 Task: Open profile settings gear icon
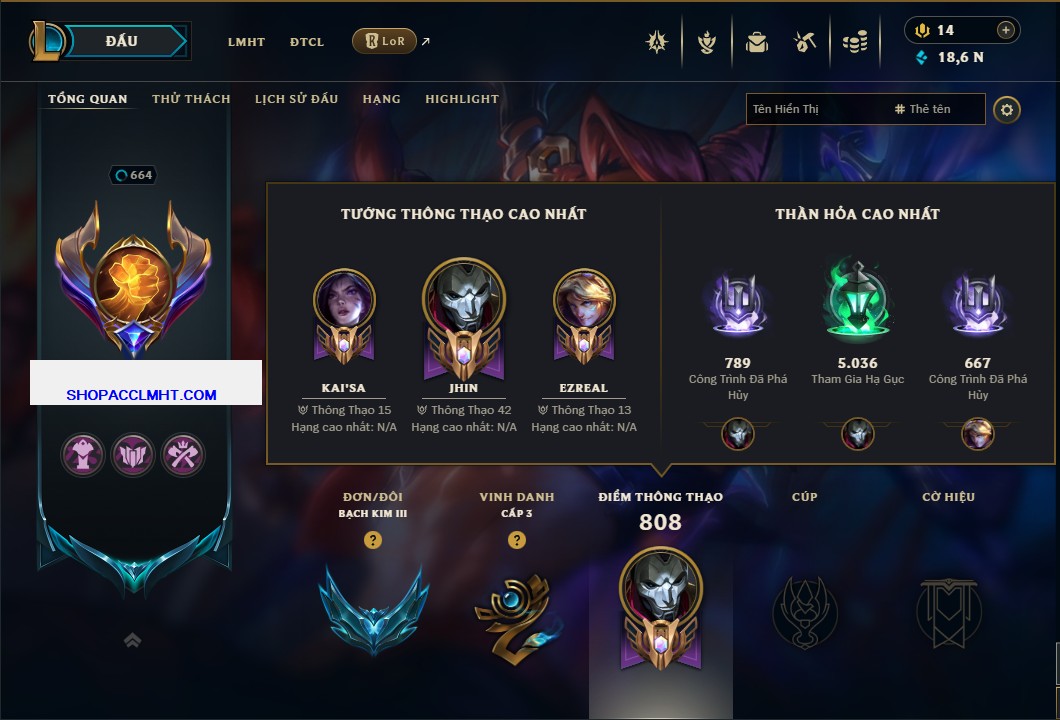click(1007, 109)
